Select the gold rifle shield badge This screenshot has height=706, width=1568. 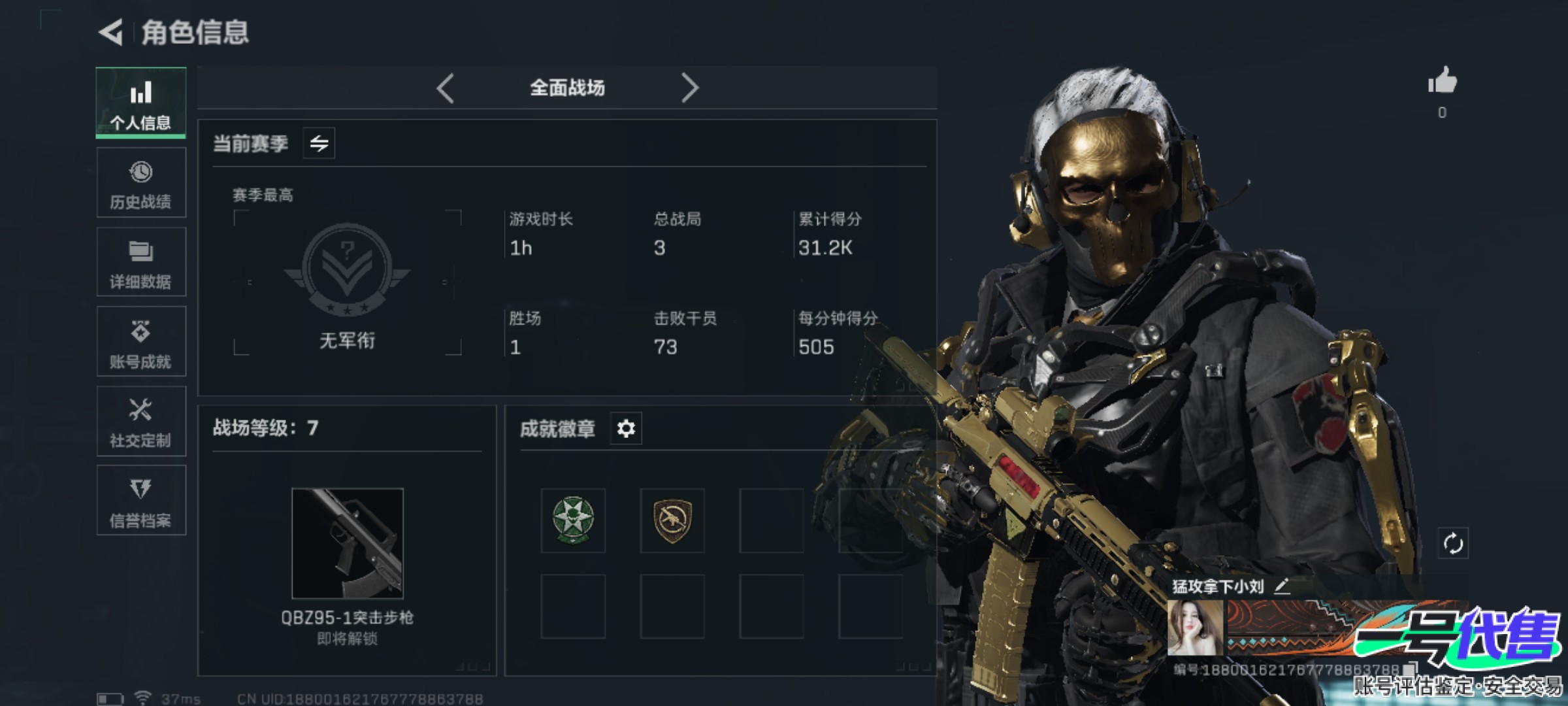(672, 520)
